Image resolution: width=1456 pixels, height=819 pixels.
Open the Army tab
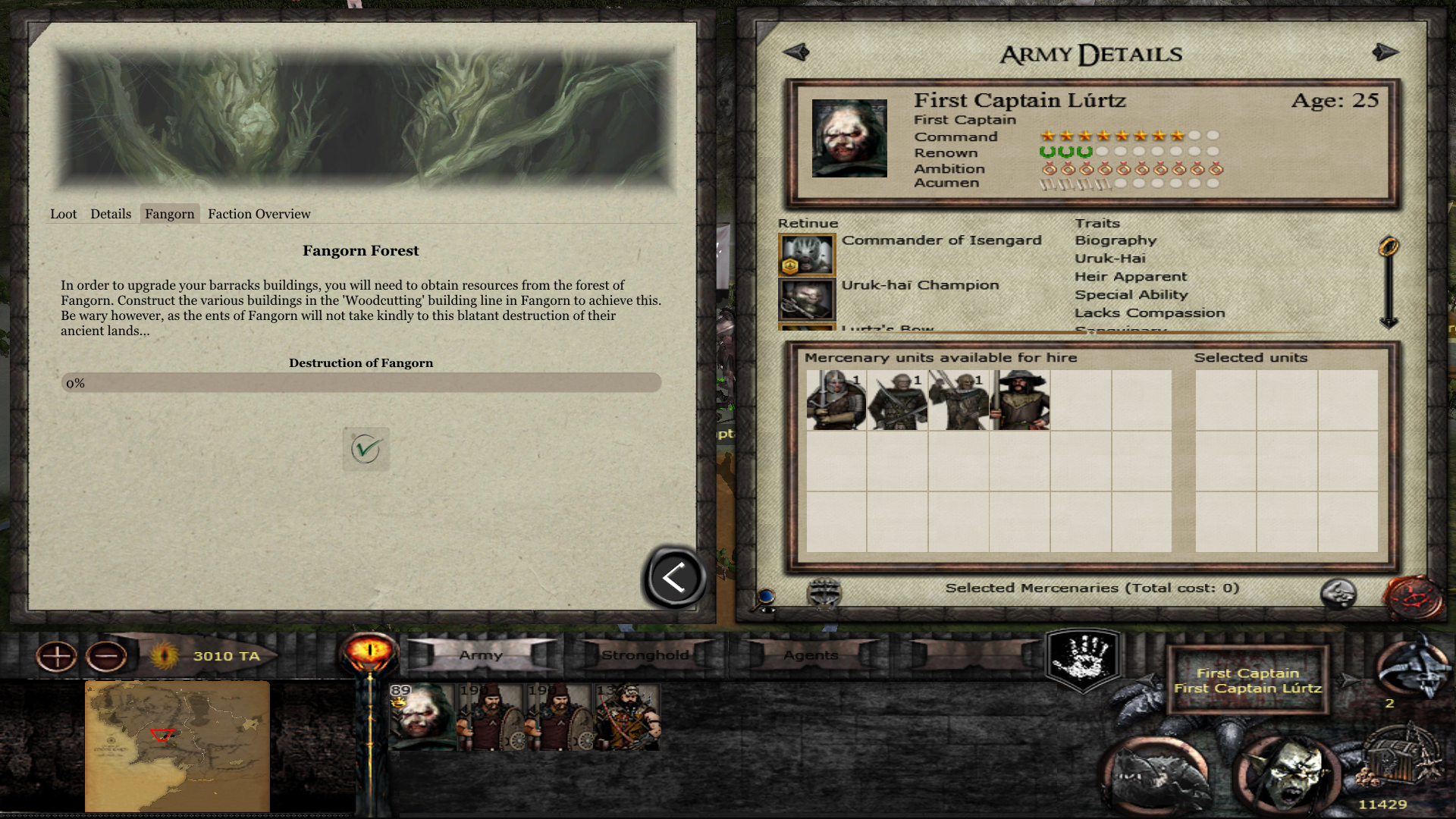point(481,655)
